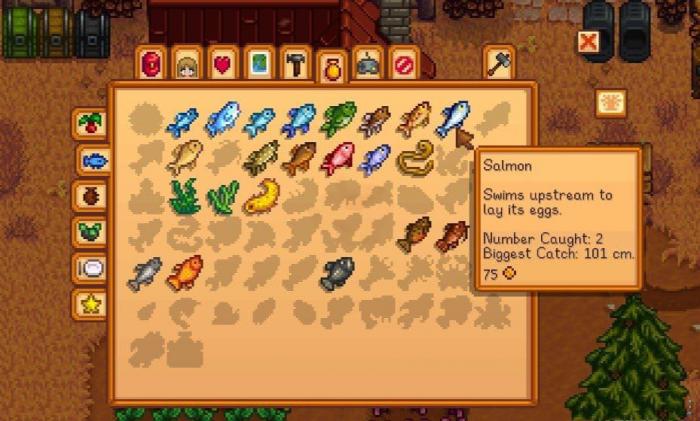
Task: Switch to the Skills character tab
Action: 187,64
